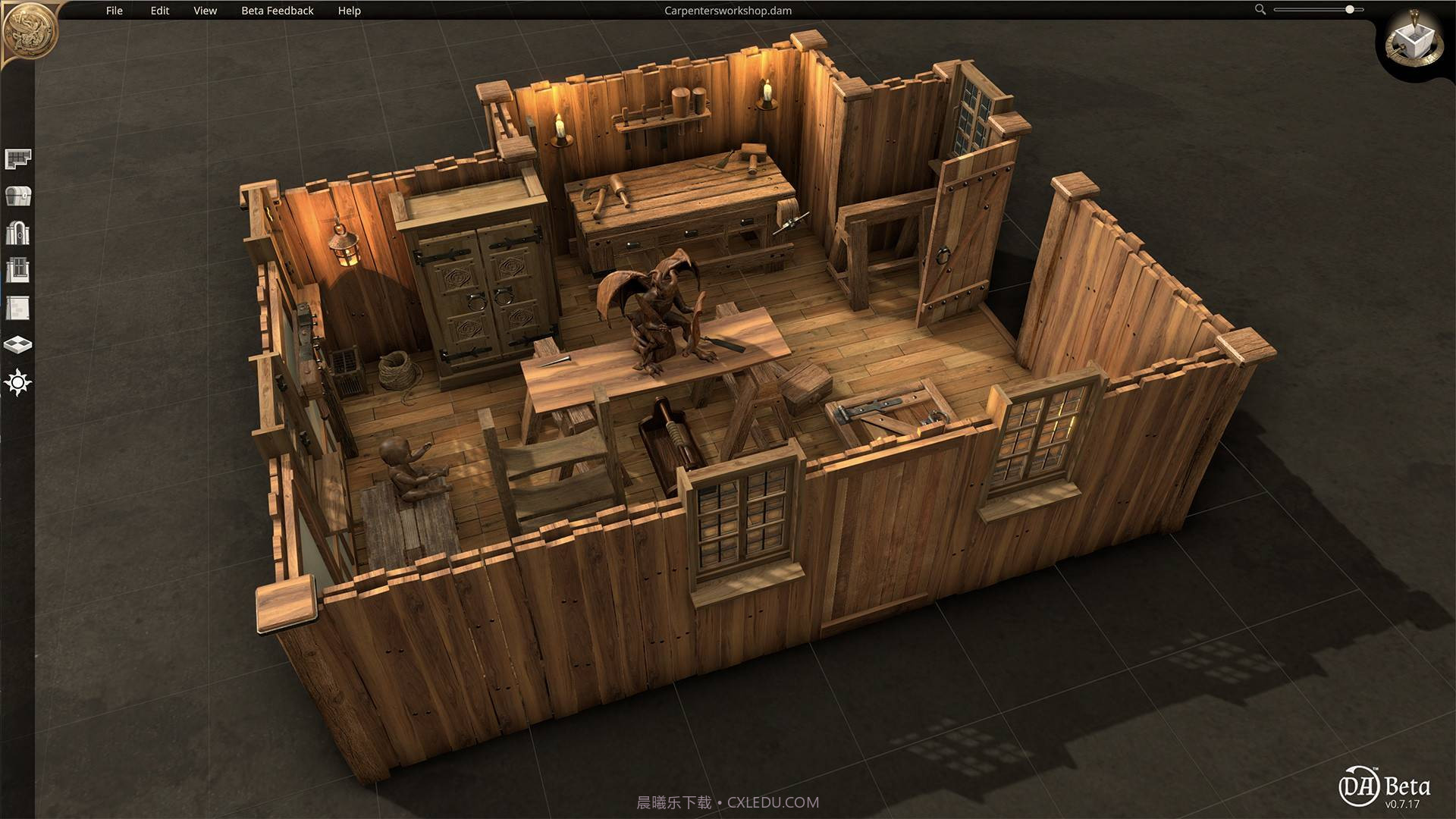Pick the window placement tool
Viewport: 1456px width, 819px height.
click(x=18, y=270)
